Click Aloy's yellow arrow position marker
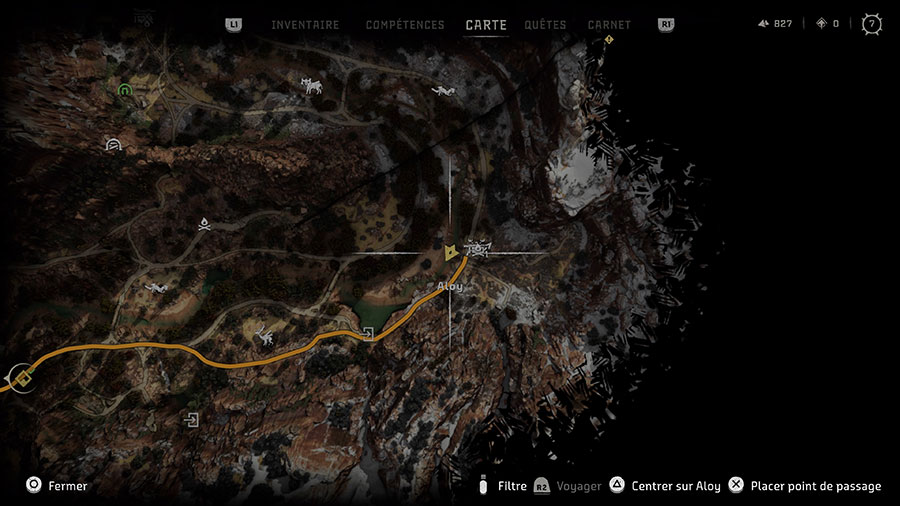Image resolution: width=900 pixels, height=506 pixels. [x=452, y=252]
